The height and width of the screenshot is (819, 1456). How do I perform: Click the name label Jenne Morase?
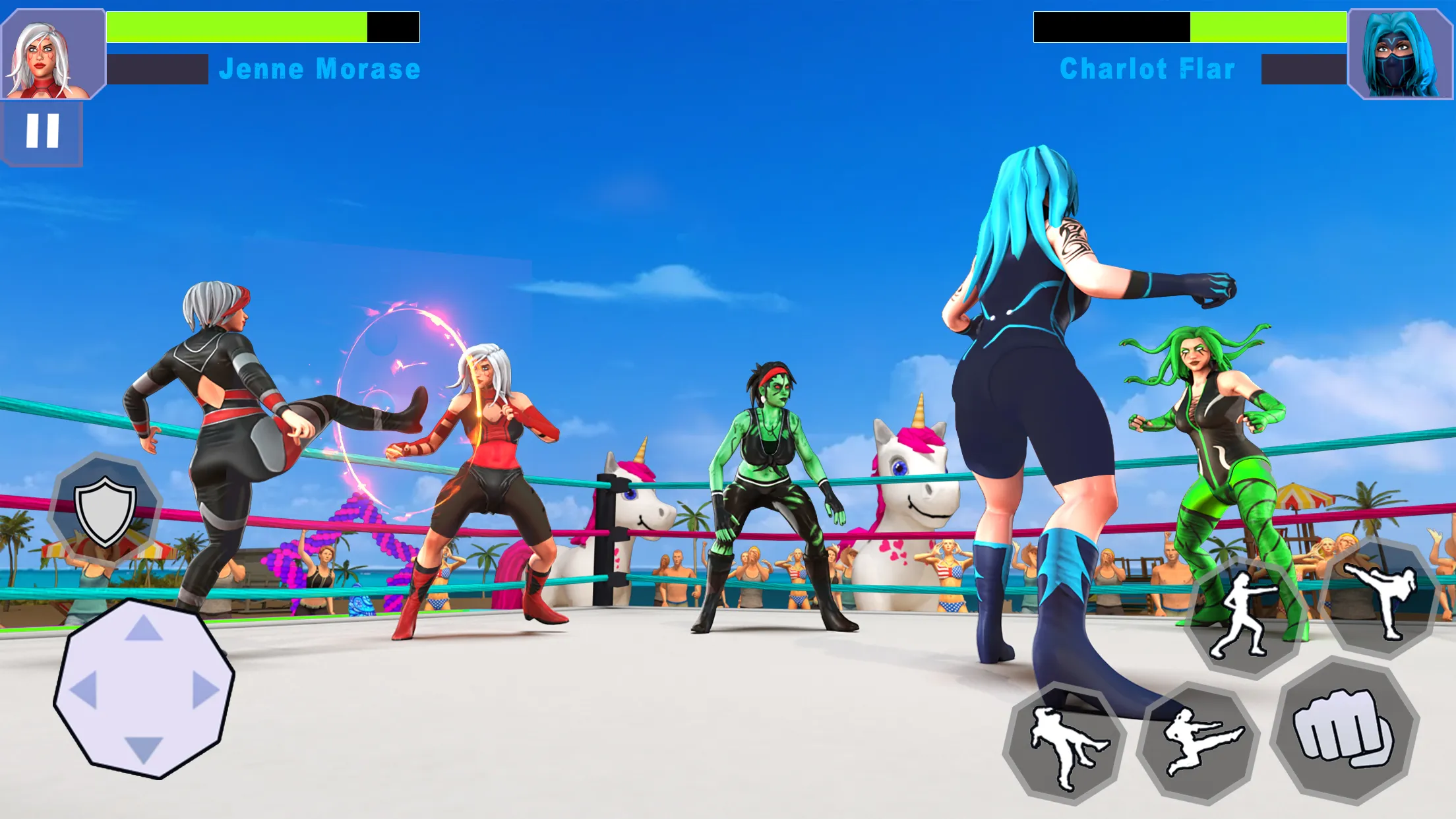point(320,68)
